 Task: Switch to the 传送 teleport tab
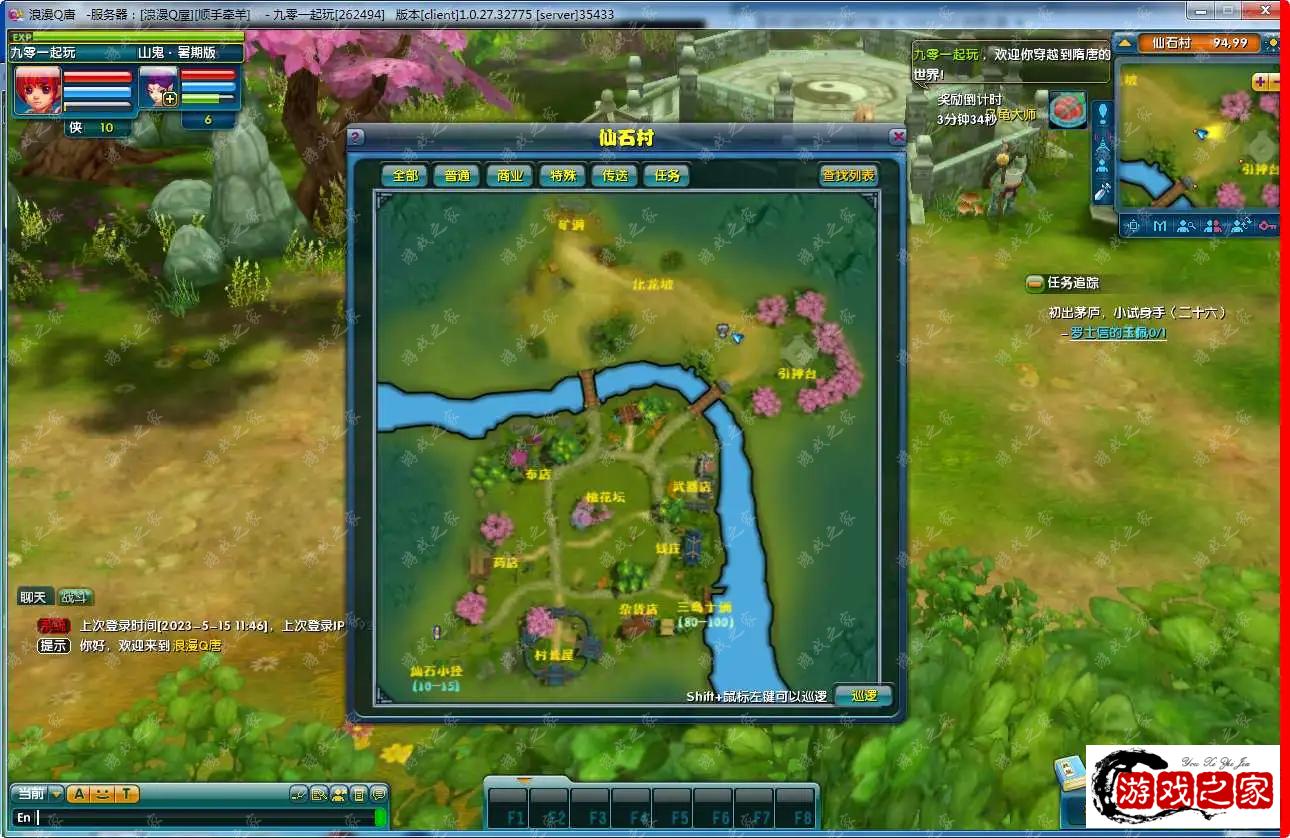pos(614,175)
